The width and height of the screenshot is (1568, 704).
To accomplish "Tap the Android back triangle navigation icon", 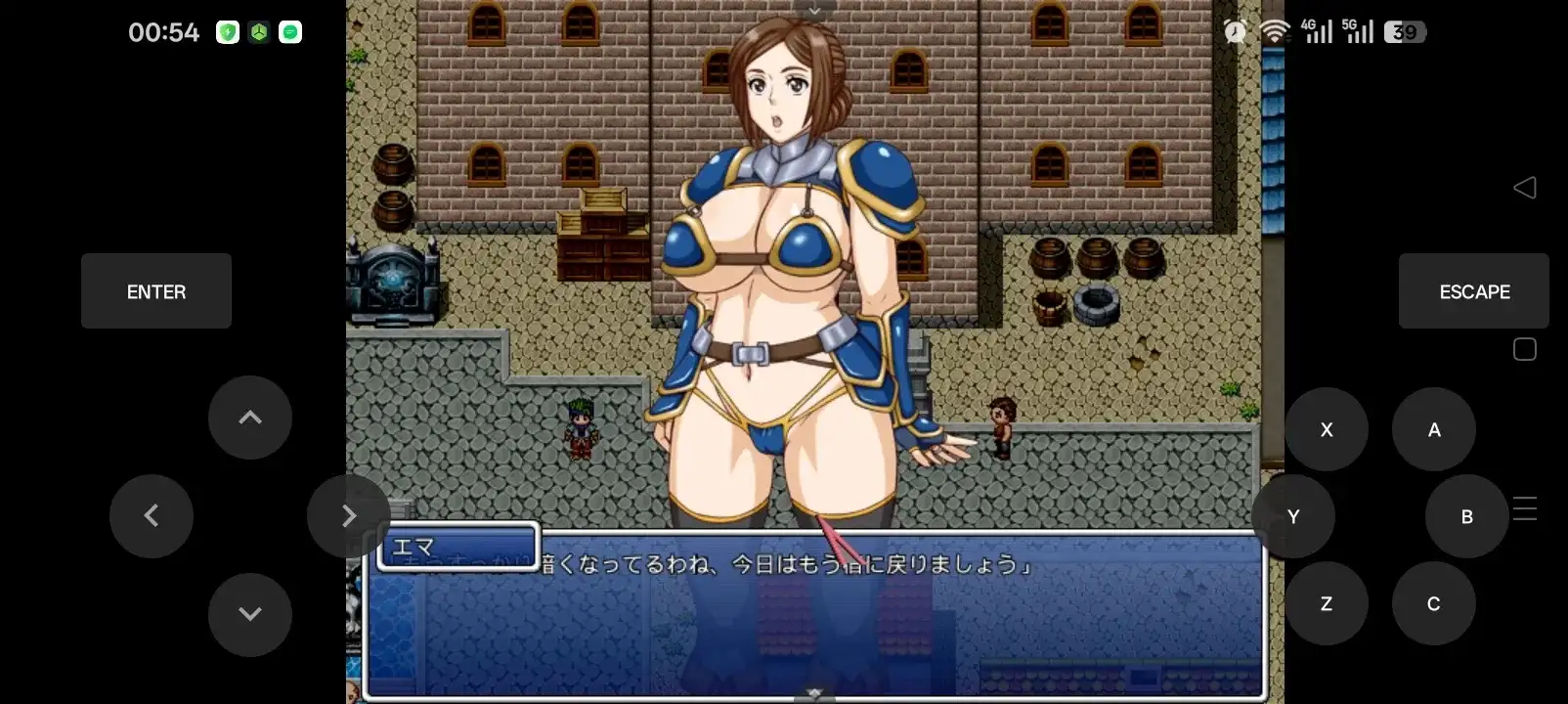I will pyautogui.click(x=1525, y=187).
